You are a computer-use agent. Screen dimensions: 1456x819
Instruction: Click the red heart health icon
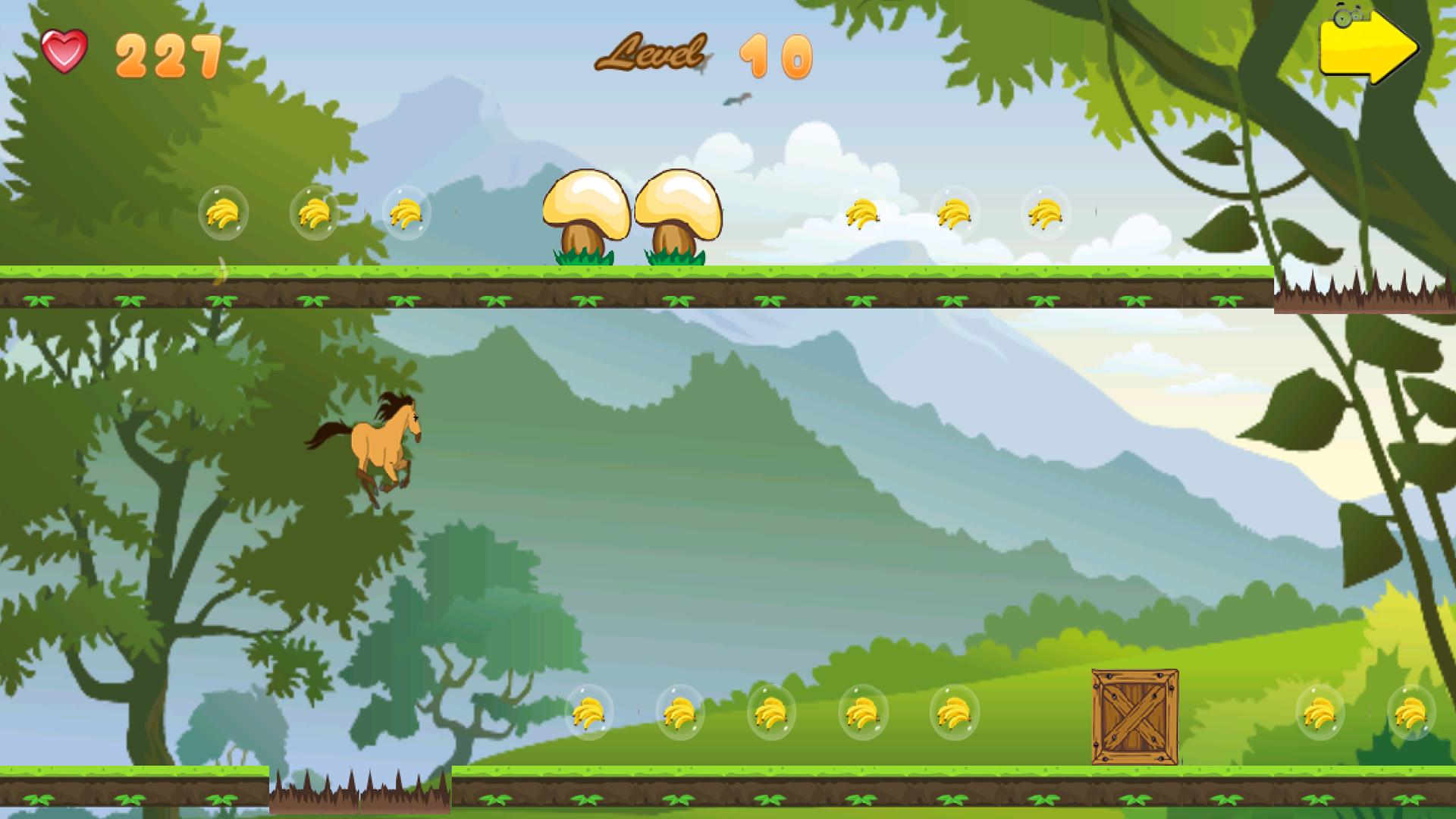point(64,51)
